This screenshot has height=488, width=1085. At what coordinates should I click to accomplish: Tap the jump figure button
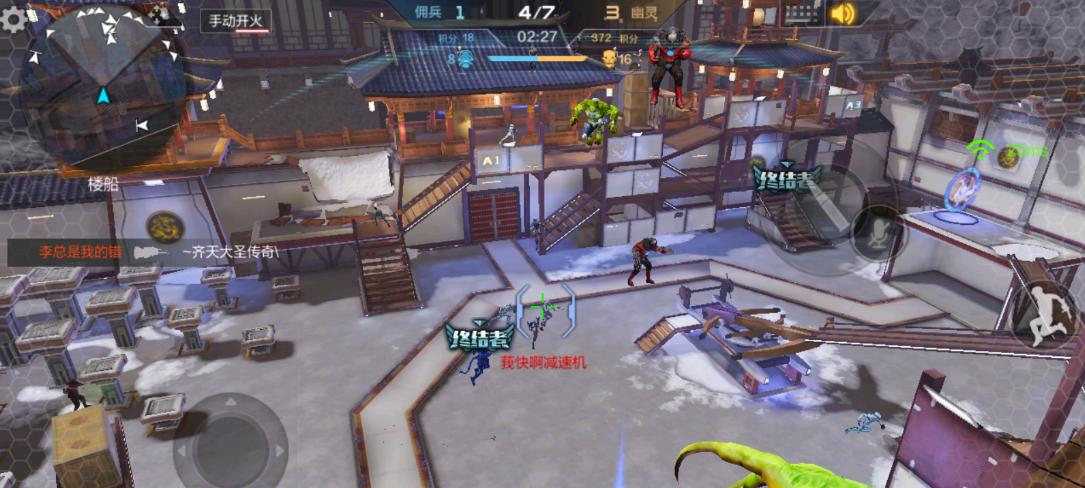pos(1040,312)
